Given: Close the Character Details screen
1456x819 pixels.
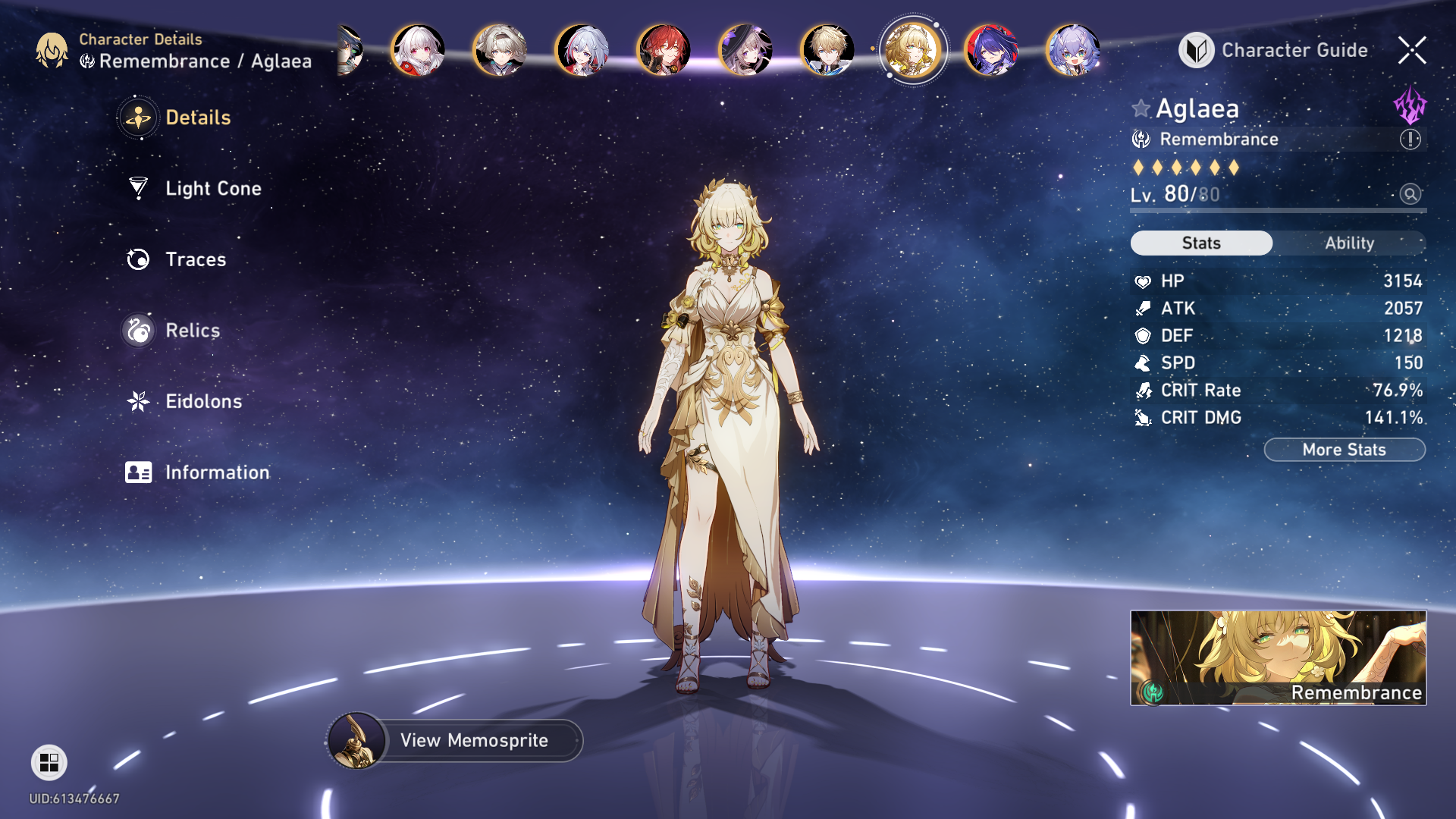Looking at the screenshot, I should click(x=1412, y=50).
